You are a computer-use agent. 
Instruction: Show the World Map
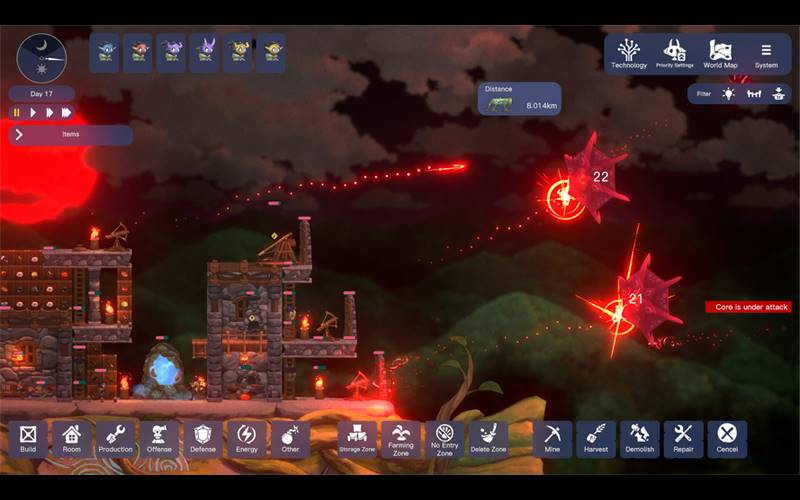click(720, 53)
